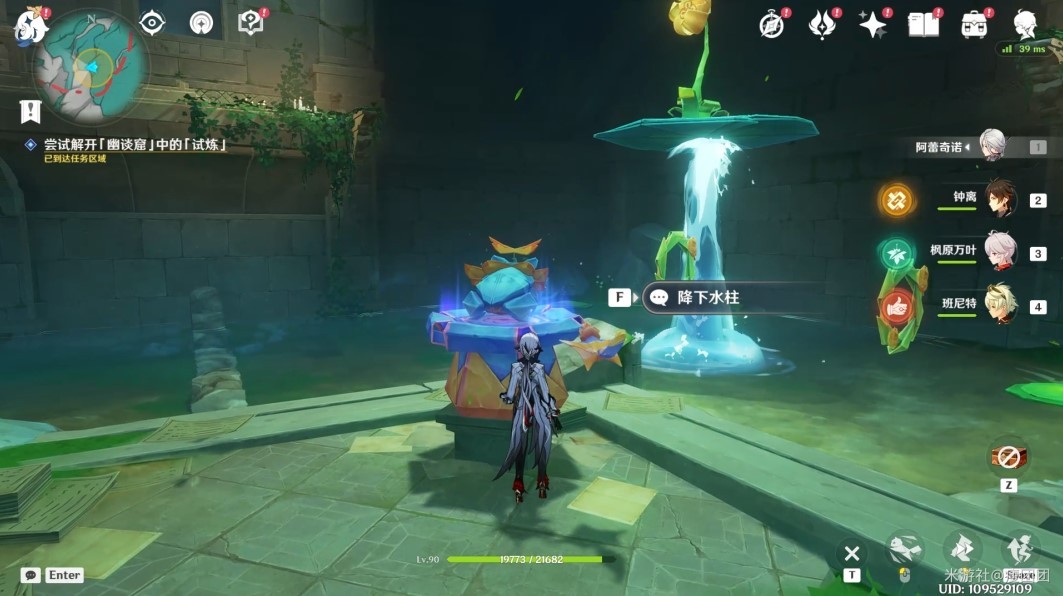Open the Paimon main menu
This screenshot has width=1063, height=596.
[29, 25]
